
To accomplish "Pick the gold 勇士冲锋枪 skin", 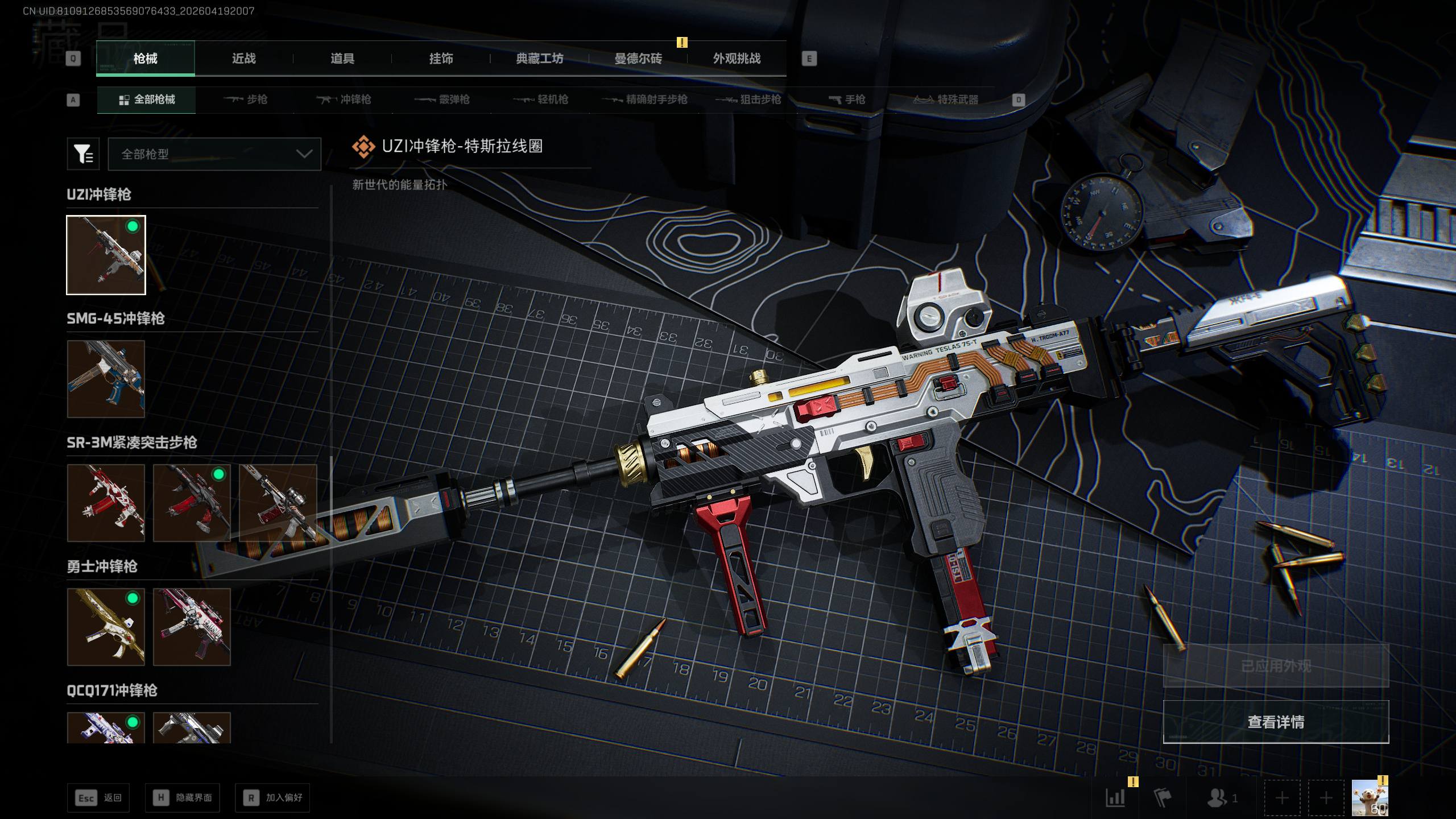I will tap(106, 627).
